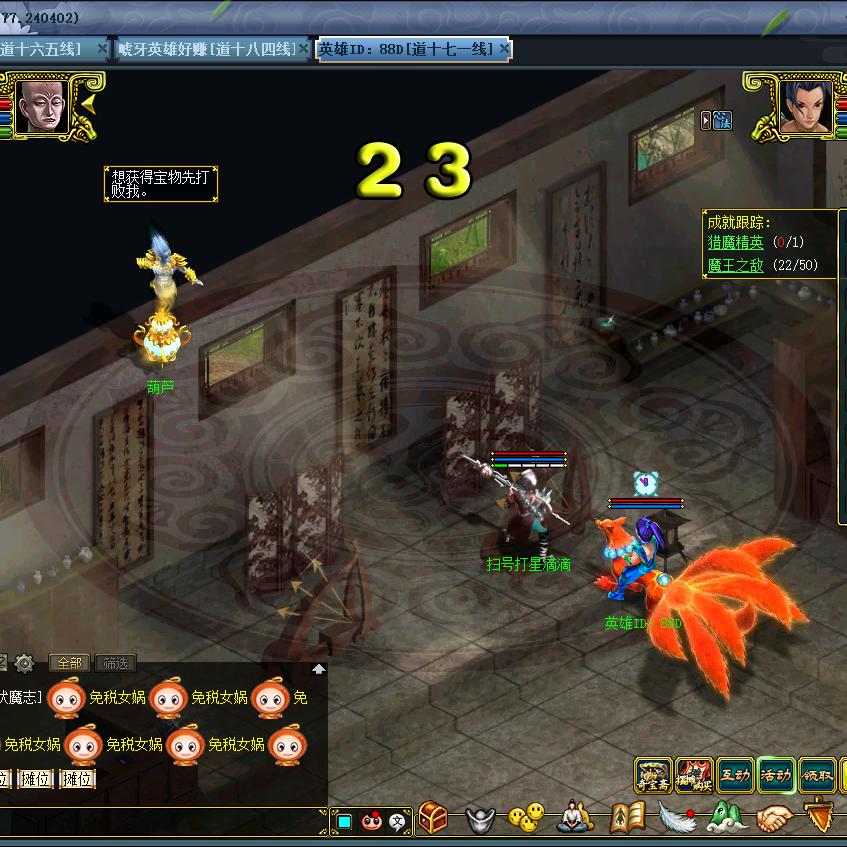Click the white feather icon
The image size is (847, 847).
point(677,818)
